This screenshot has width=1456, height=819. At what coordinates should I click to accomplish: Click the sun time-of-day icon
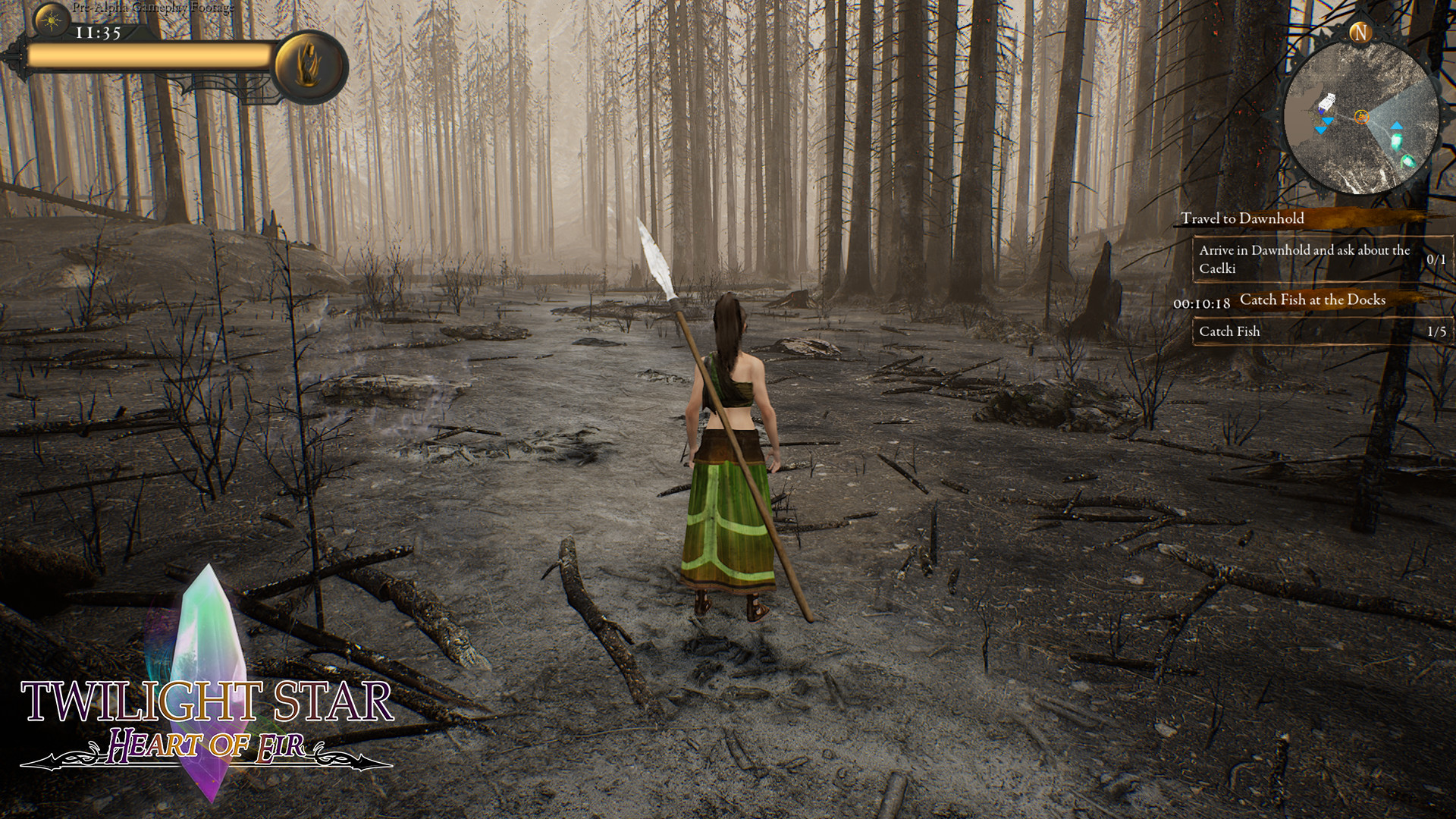tap(51, 20)
